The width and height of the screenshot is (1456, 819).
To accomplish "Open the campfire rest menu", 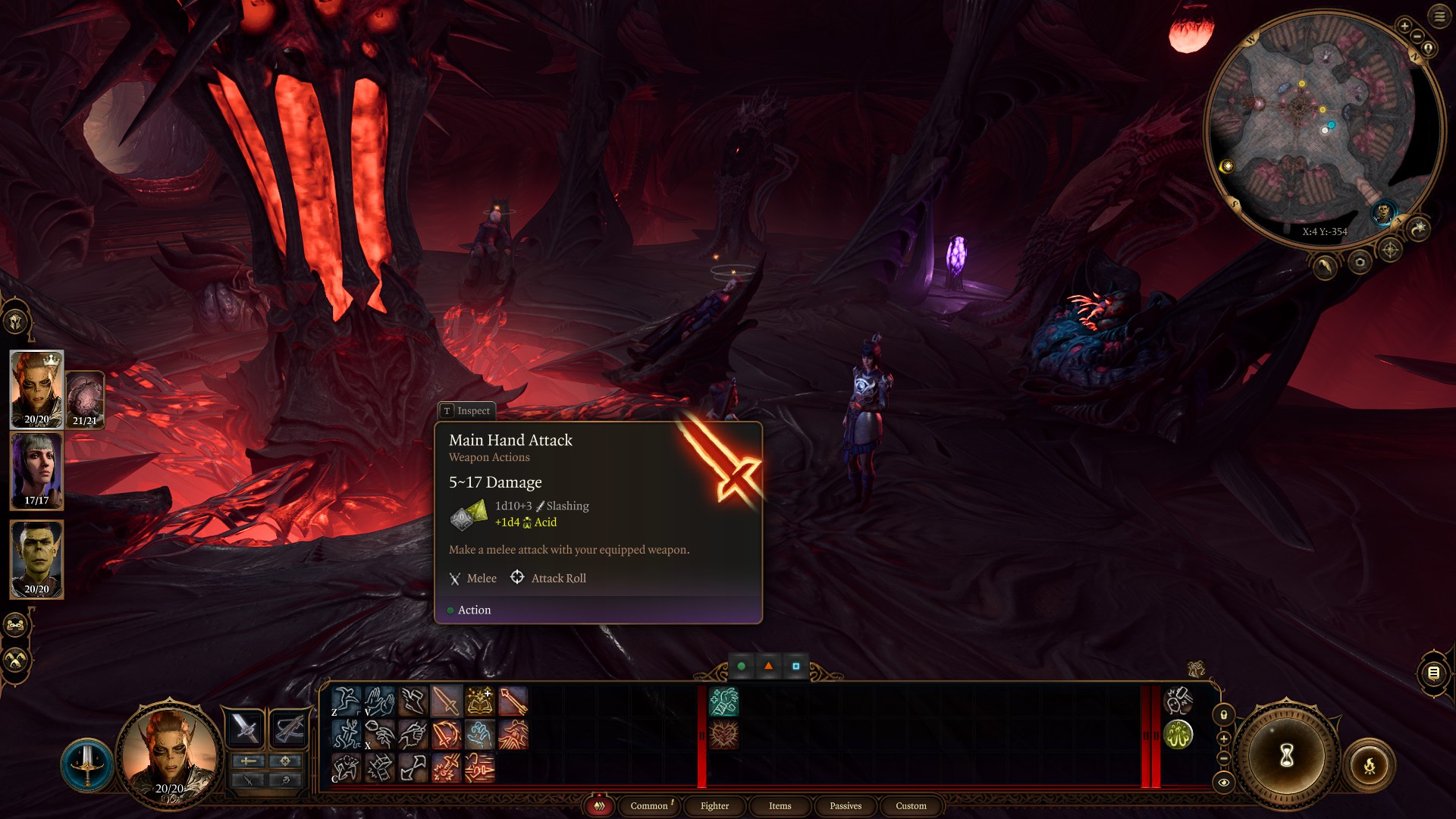I will pos(1370,766).
